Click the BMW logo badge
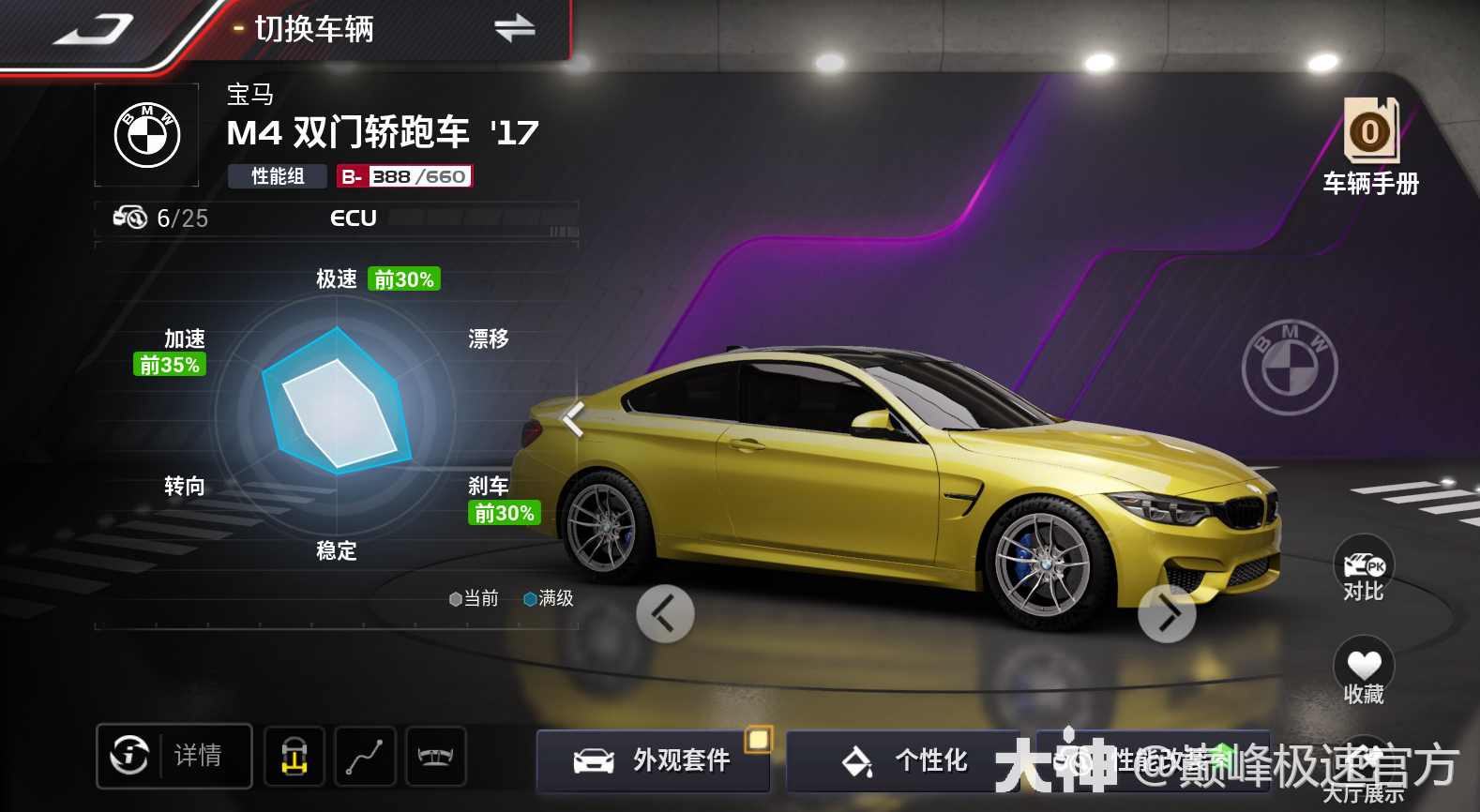 [146, 134]
